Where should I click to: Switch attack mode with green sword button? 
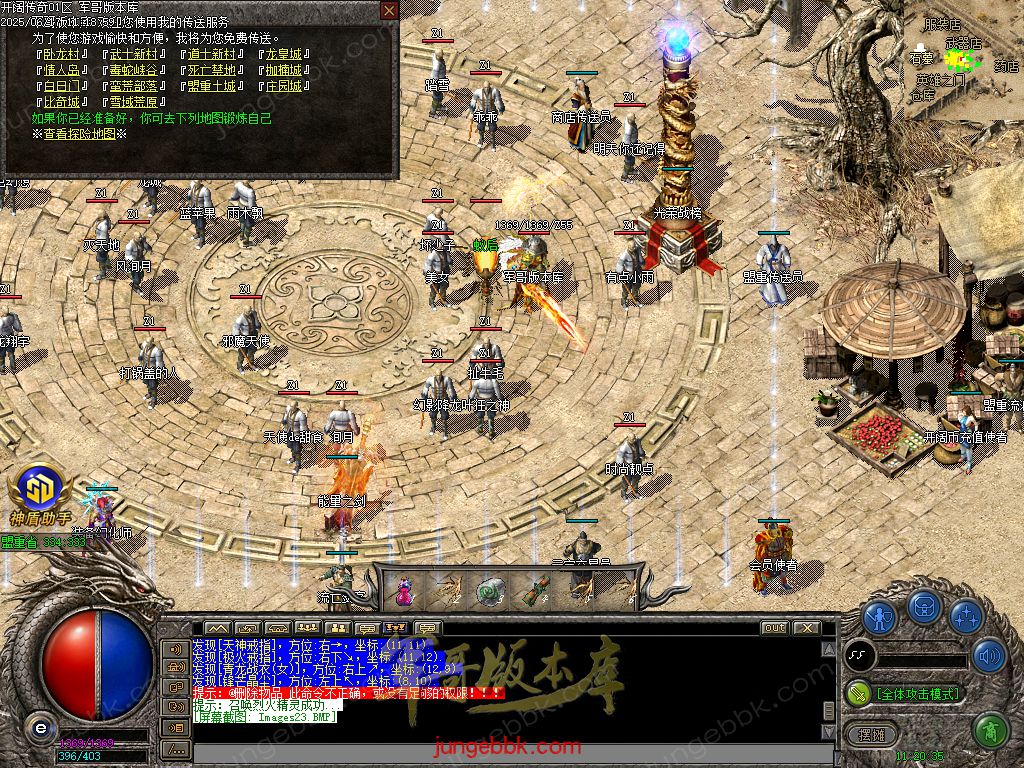coord(859,692)
